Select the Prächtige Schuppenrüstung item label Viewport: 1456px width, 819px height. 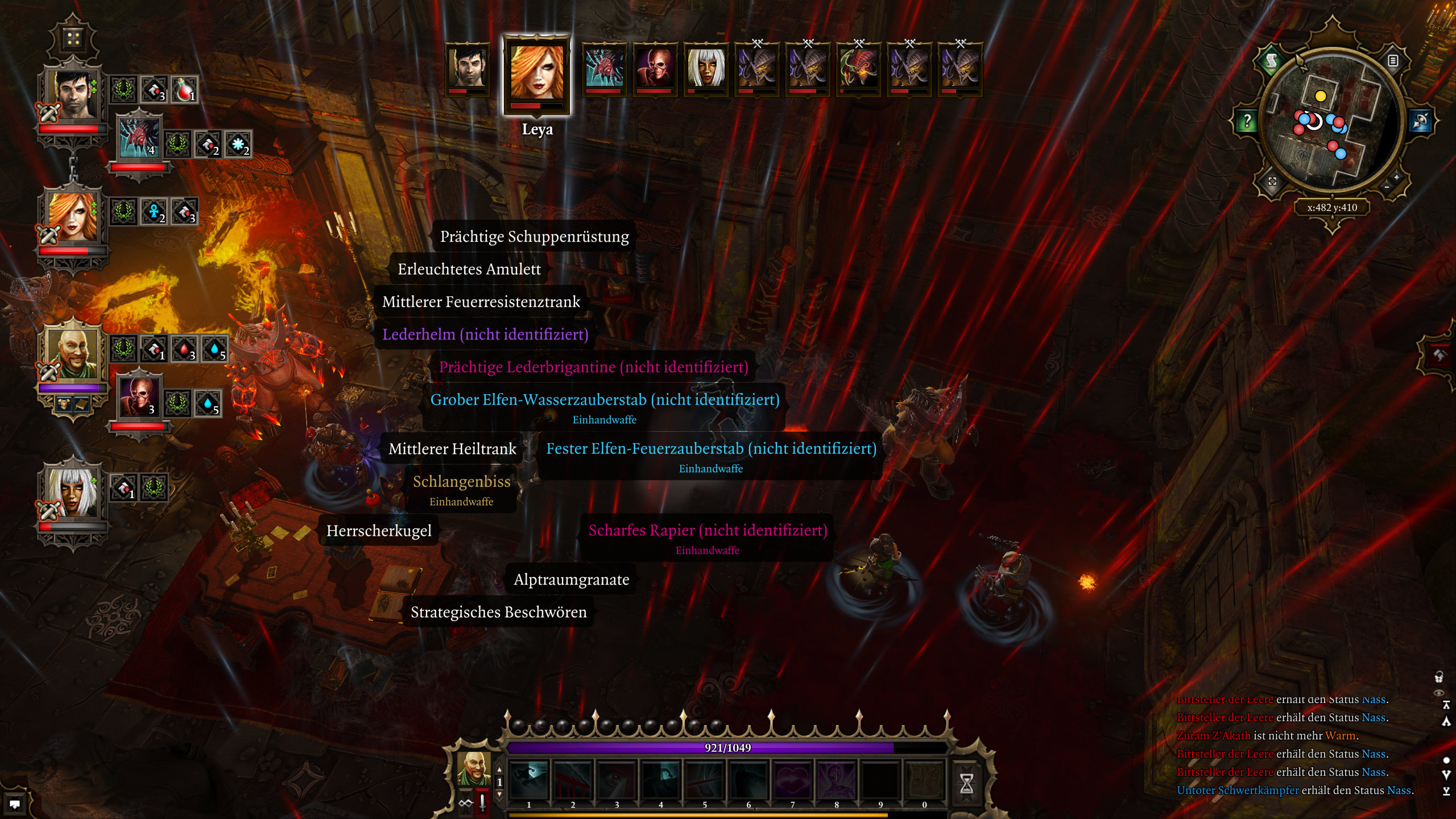click(534, 237)
